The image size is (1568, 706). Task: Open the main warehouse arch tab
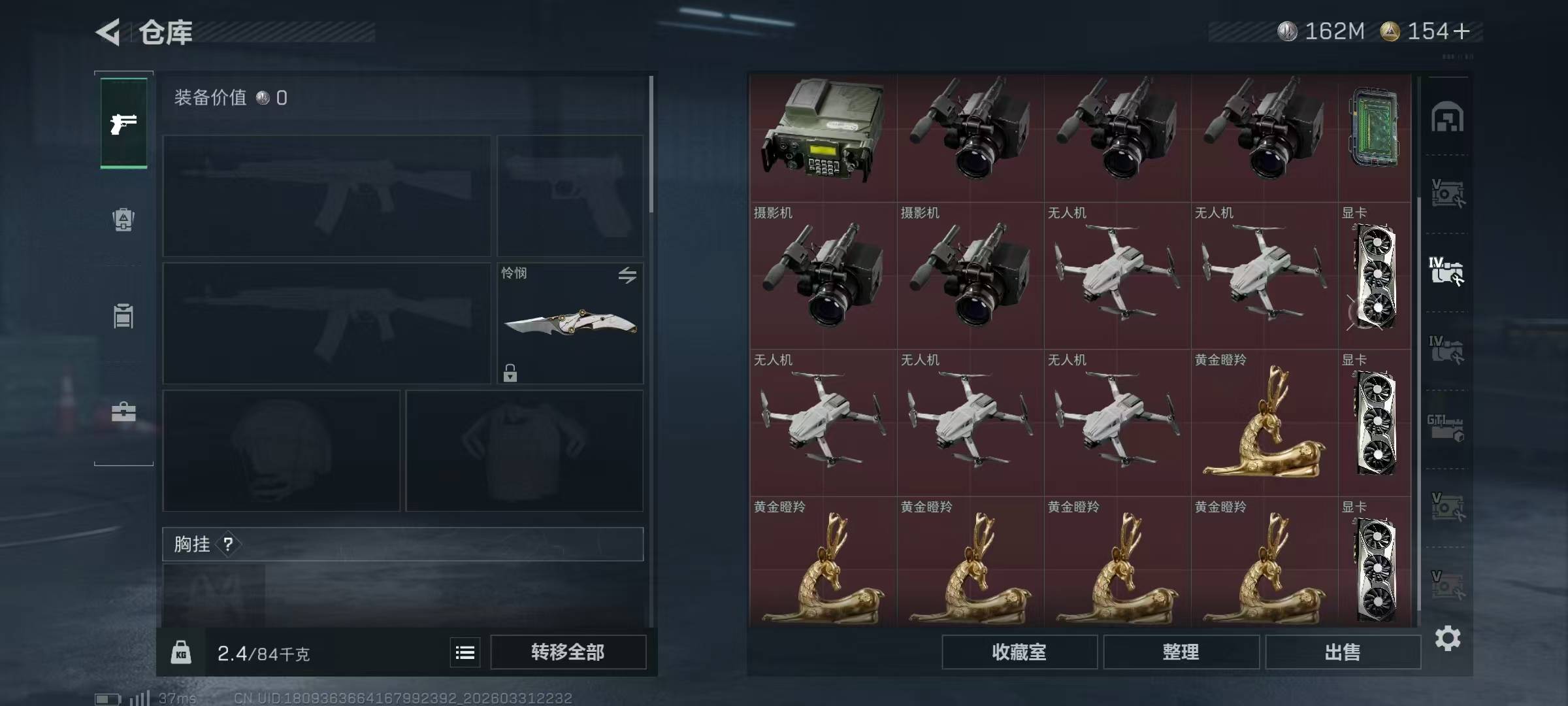click(x=1447, y=118)
